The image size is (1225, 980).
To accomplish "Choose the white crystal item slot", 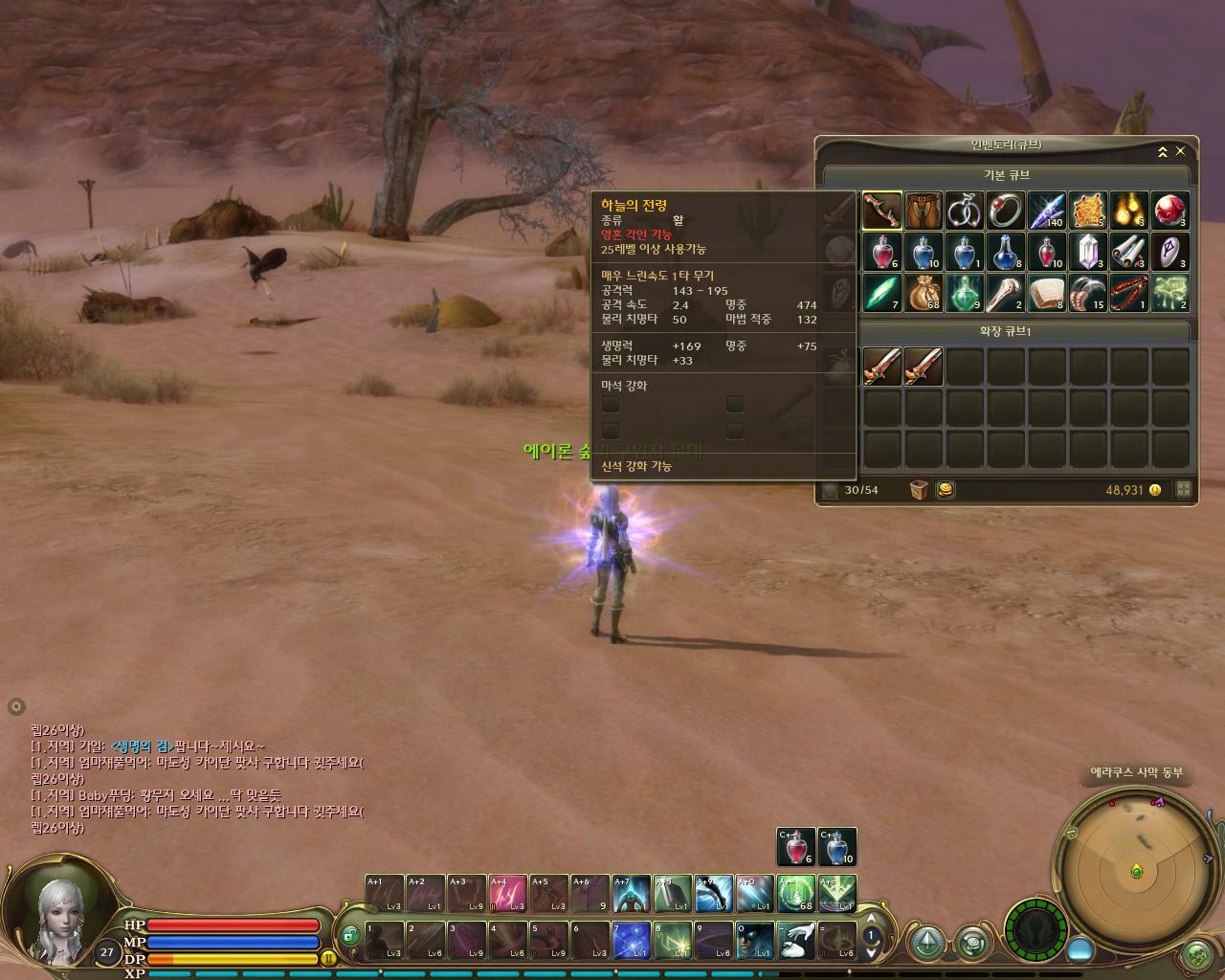I will [1088, 252].
